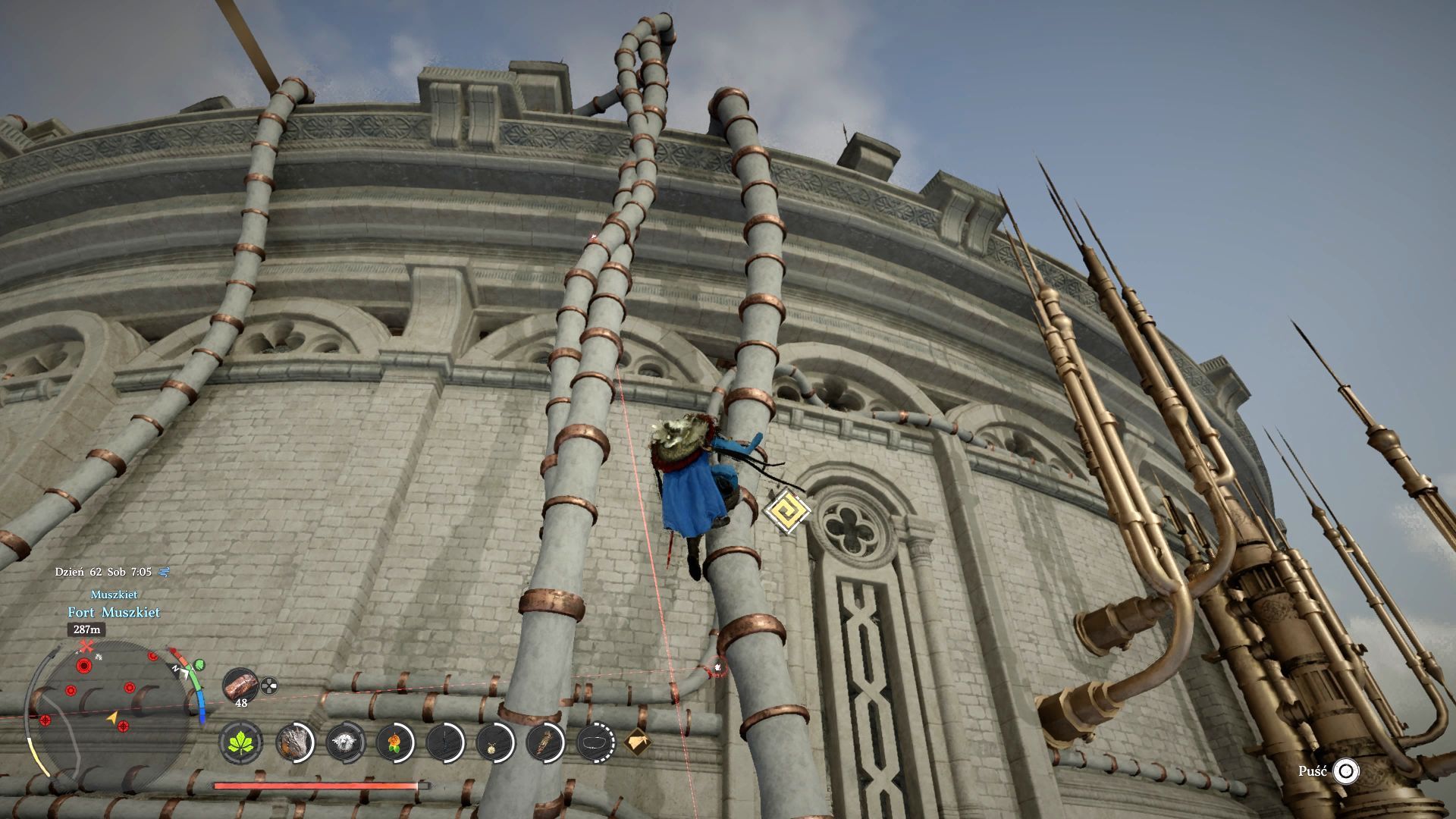Click the green head icon by the minimap
The height and width of the screenshot is (819, 1456).
199,665
